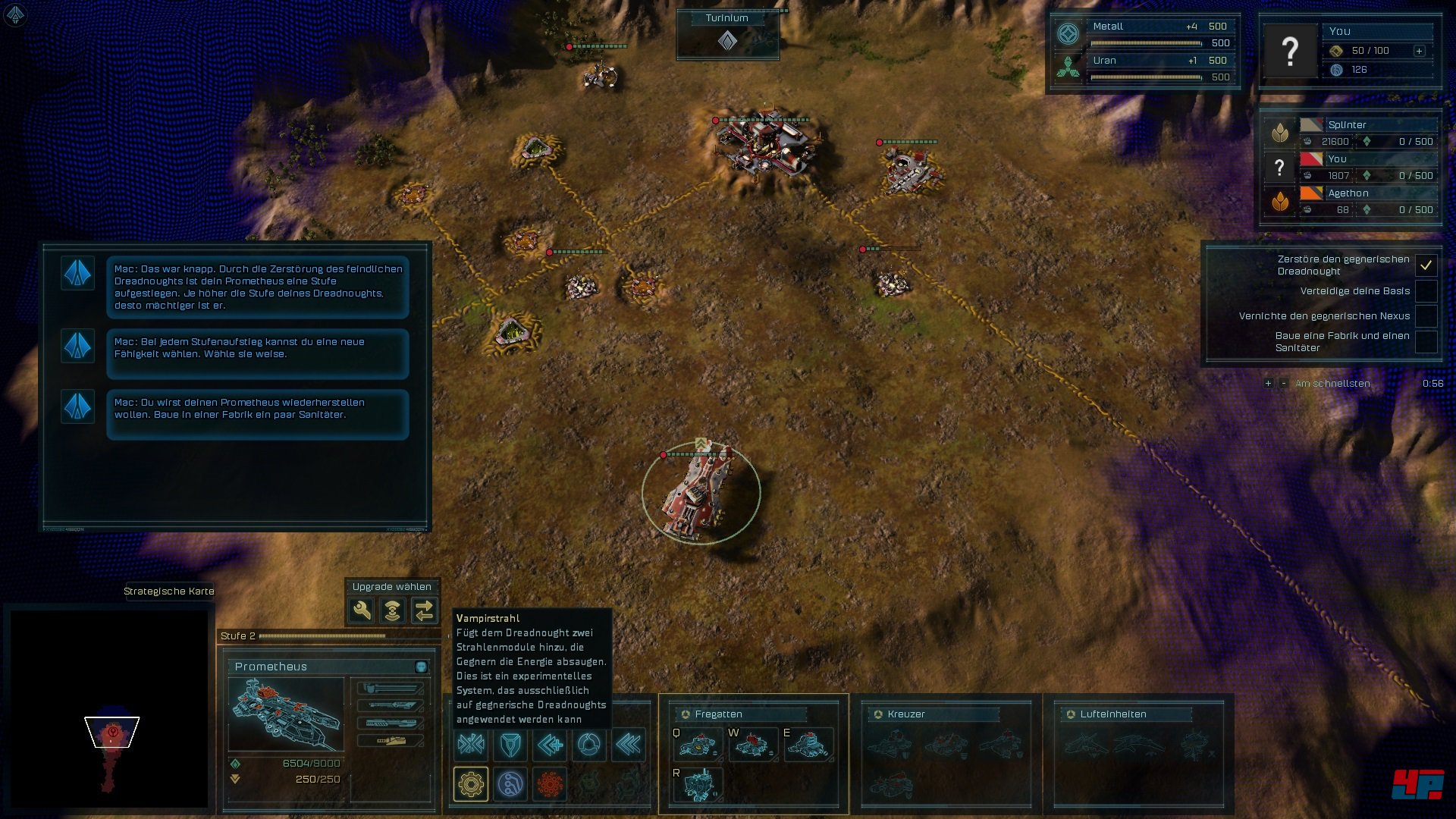Screen dimensions: 1456x819
Task: Build the Q frigate unit
Action: pyautogui.click(x=697, y=745)
